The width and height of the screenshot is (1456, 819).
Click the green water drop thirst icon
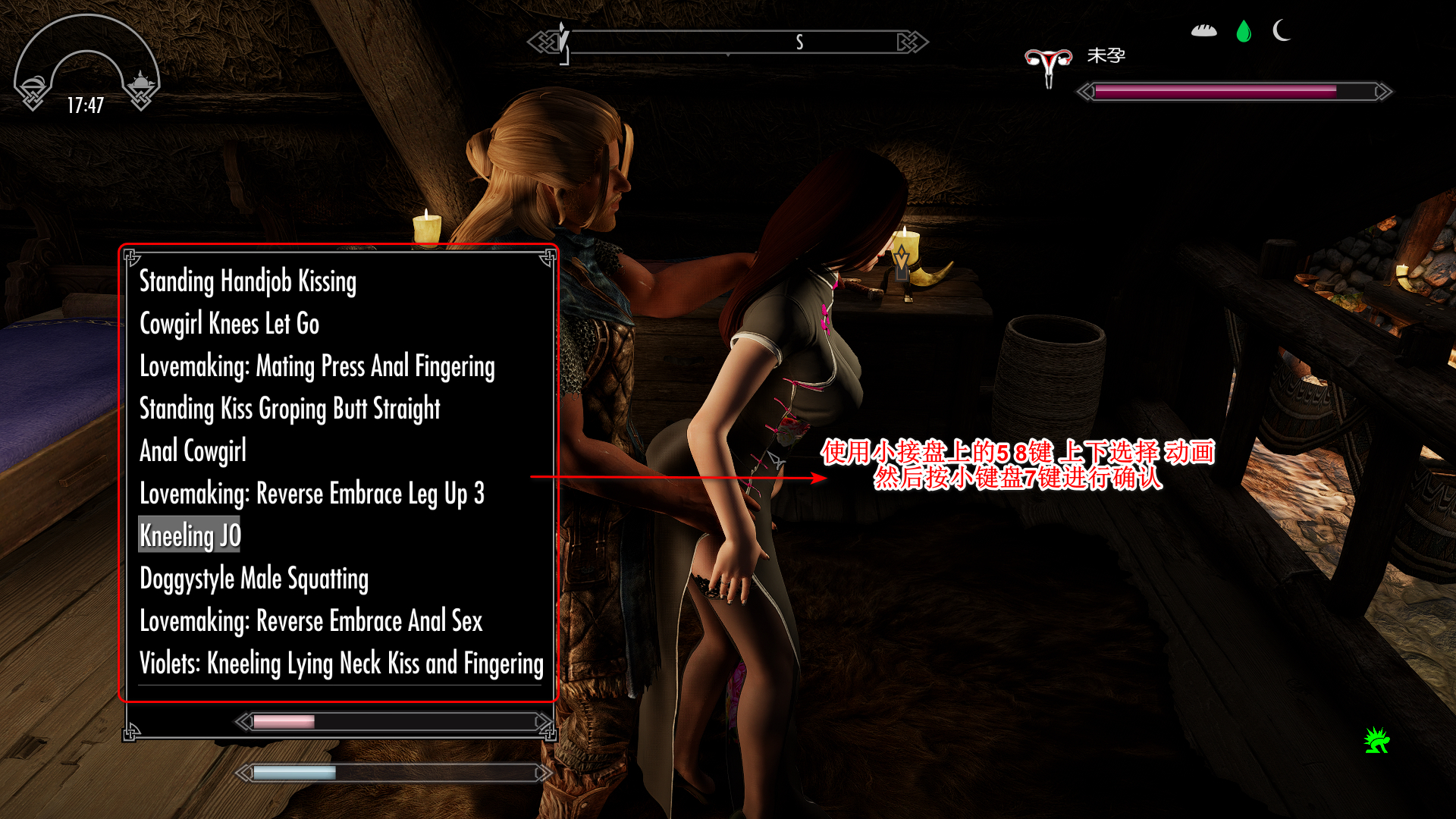[x=1244, y=31]
